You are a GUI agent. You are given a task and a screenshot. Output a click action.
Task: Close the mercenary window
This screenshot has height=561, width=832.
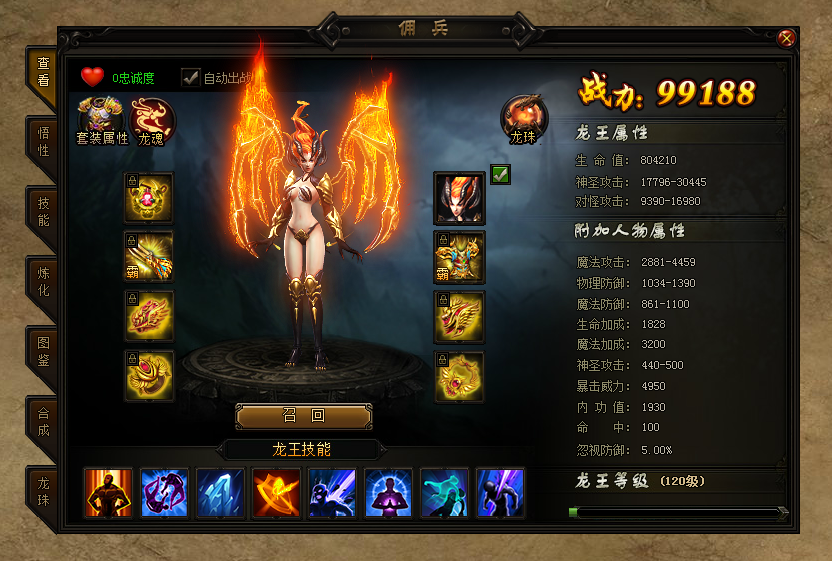click(x=787, y=39)
